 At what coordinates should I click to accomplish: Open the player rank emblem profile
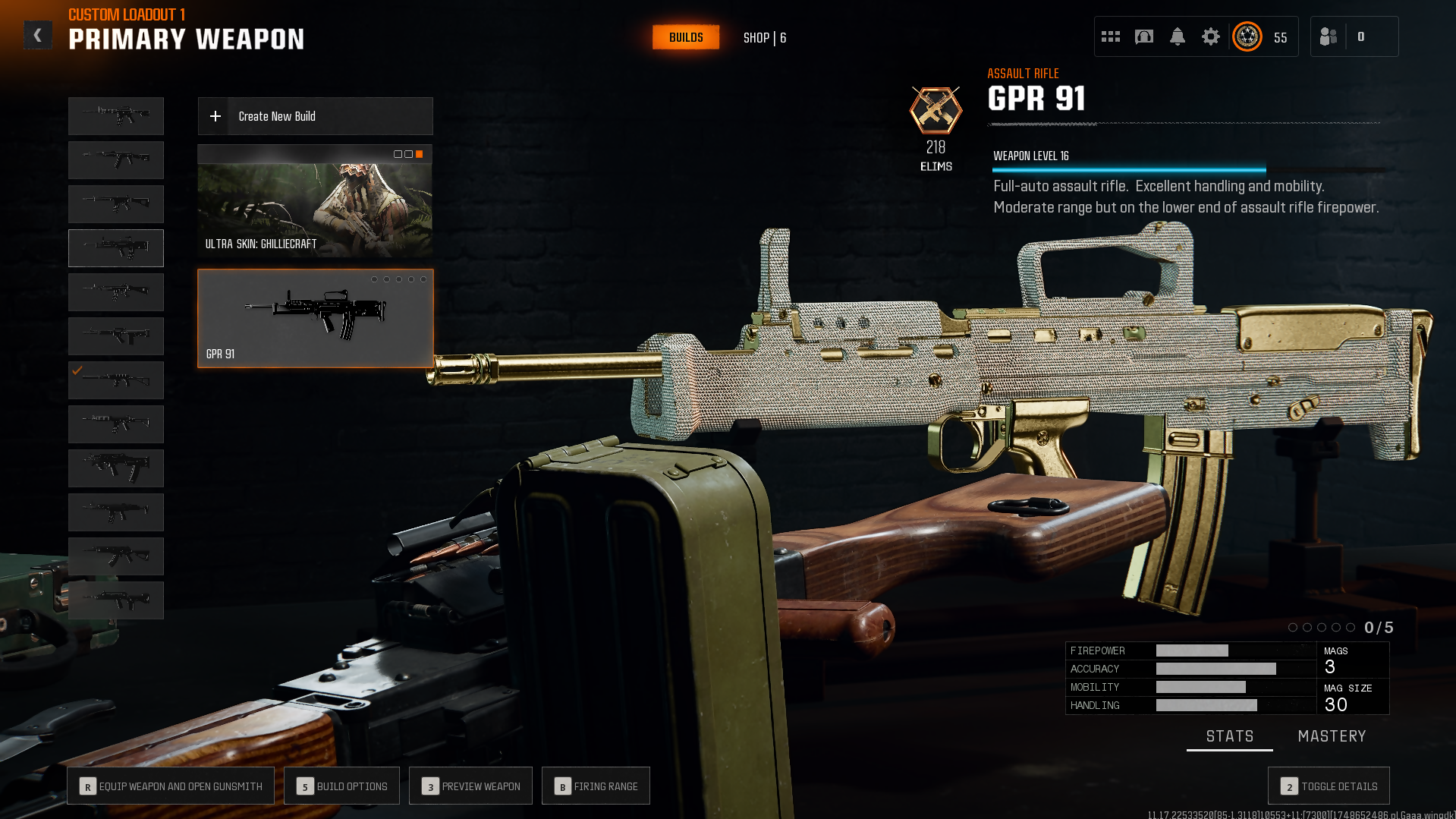point(1247,36)
